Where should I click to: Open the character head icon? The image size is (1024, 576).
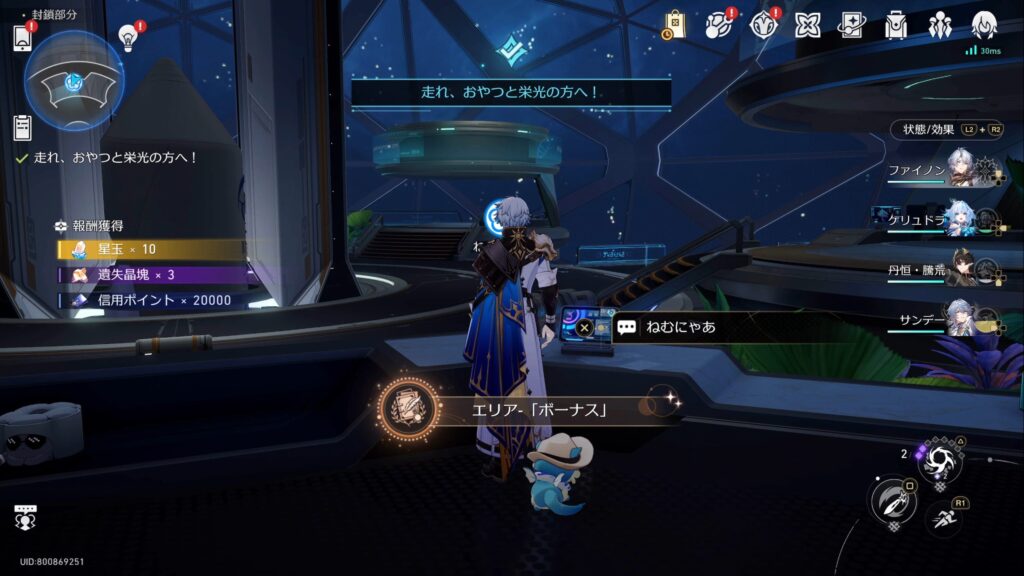(x=984, y=25)
